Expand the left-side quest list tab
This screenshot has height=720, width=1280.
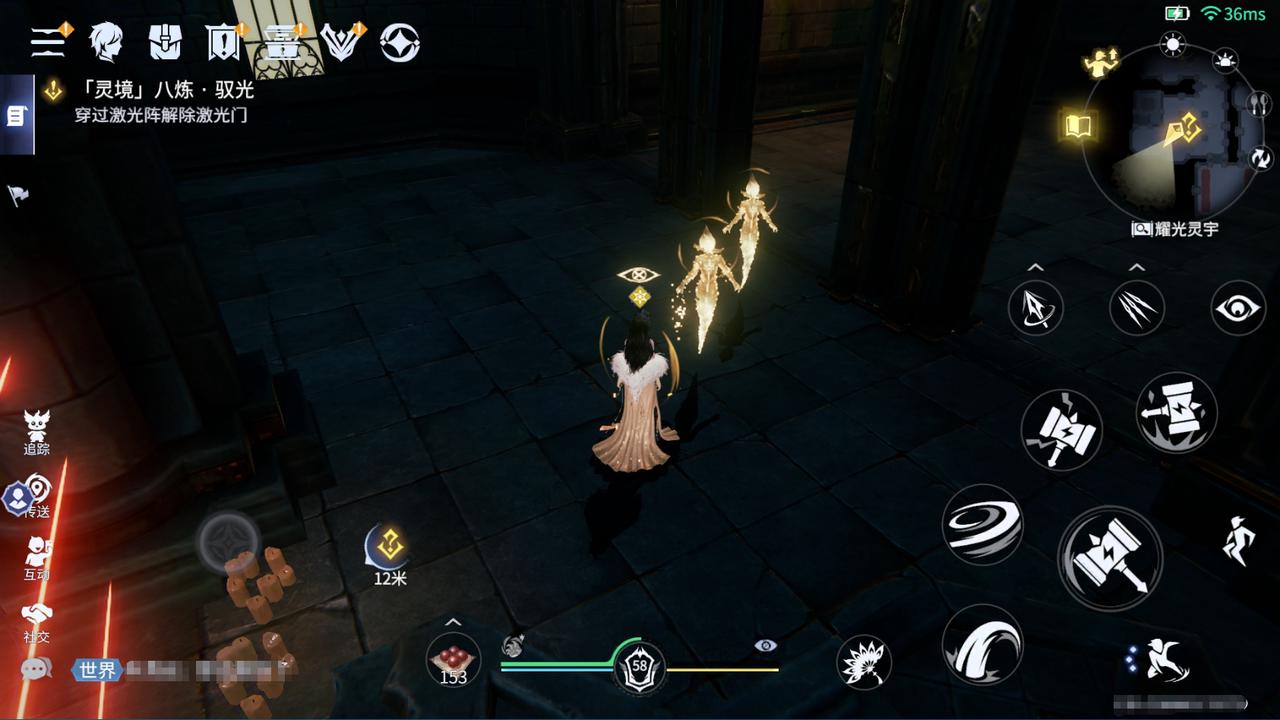[16, 116]
